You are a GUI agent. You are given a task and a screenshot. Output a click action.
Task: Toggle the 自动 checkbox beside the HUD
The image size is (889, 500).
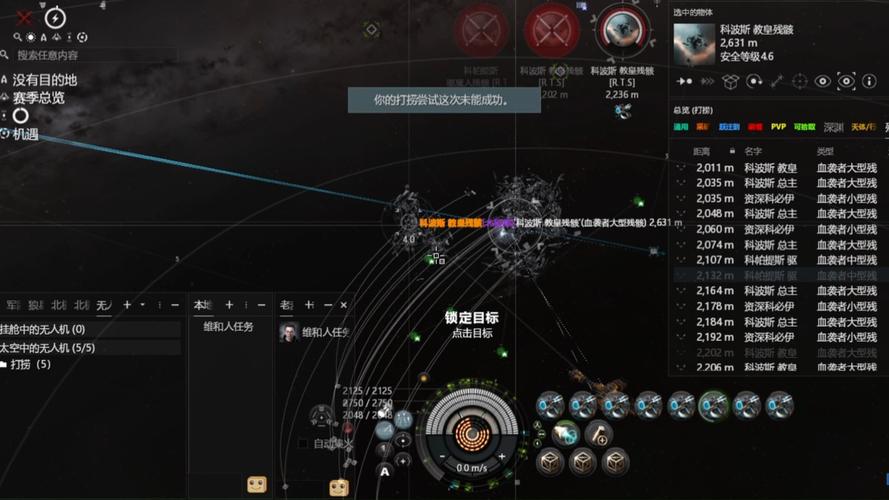[303, 443]
